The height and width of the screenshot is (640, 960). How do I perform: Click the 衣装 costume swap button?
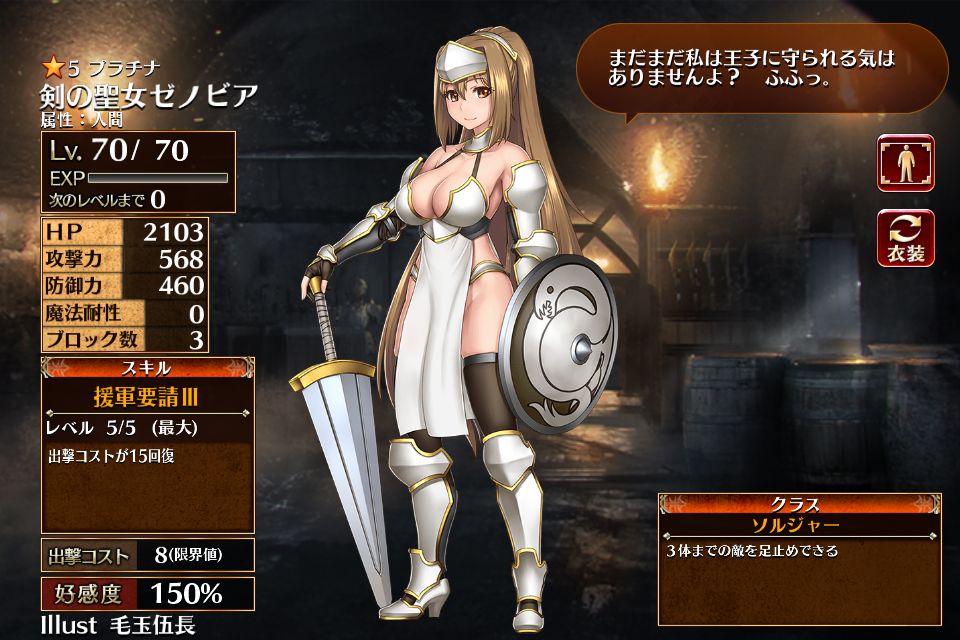click(x=906, y=238)
